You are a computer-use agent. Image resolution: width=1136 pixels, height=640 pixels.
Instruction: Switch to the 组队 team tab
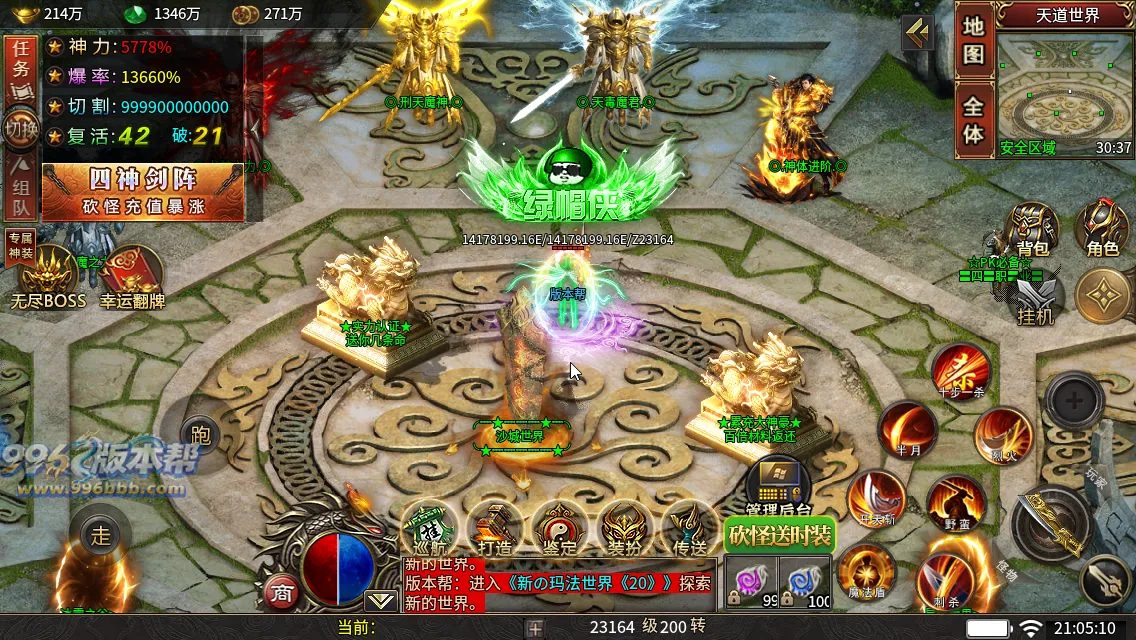pos(21,192)
